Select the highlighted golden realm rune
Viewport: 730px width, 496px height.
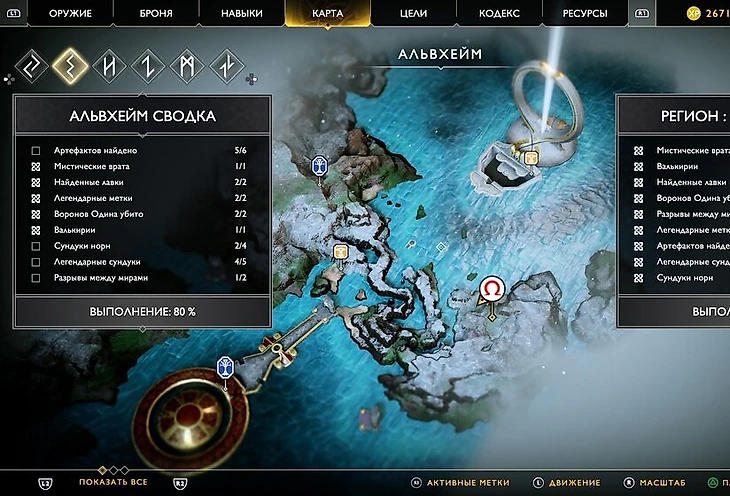click(x=68, y=66)
